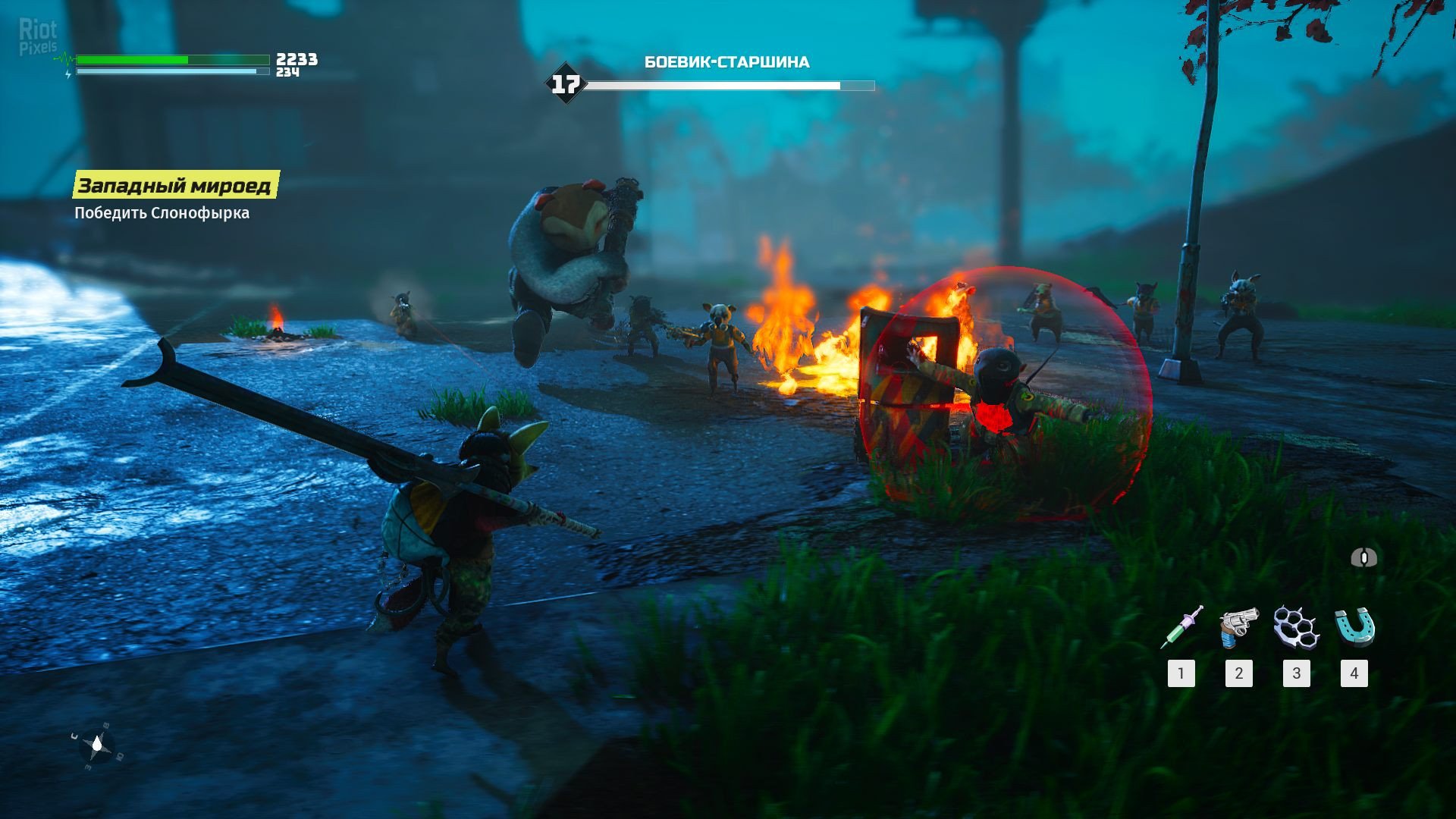
Task: Open the Западный мироед quest tracker
Action: tap(175, 186)
